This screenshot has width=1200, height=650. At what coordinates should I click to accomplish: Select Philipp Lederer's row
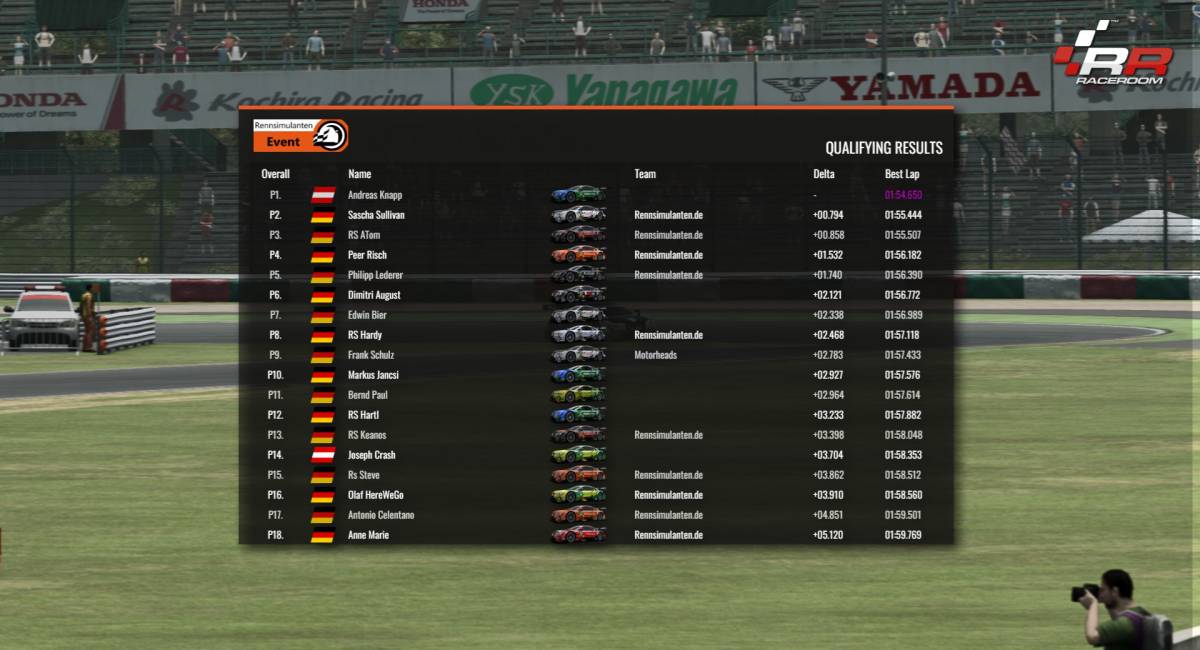click(375, 275)
